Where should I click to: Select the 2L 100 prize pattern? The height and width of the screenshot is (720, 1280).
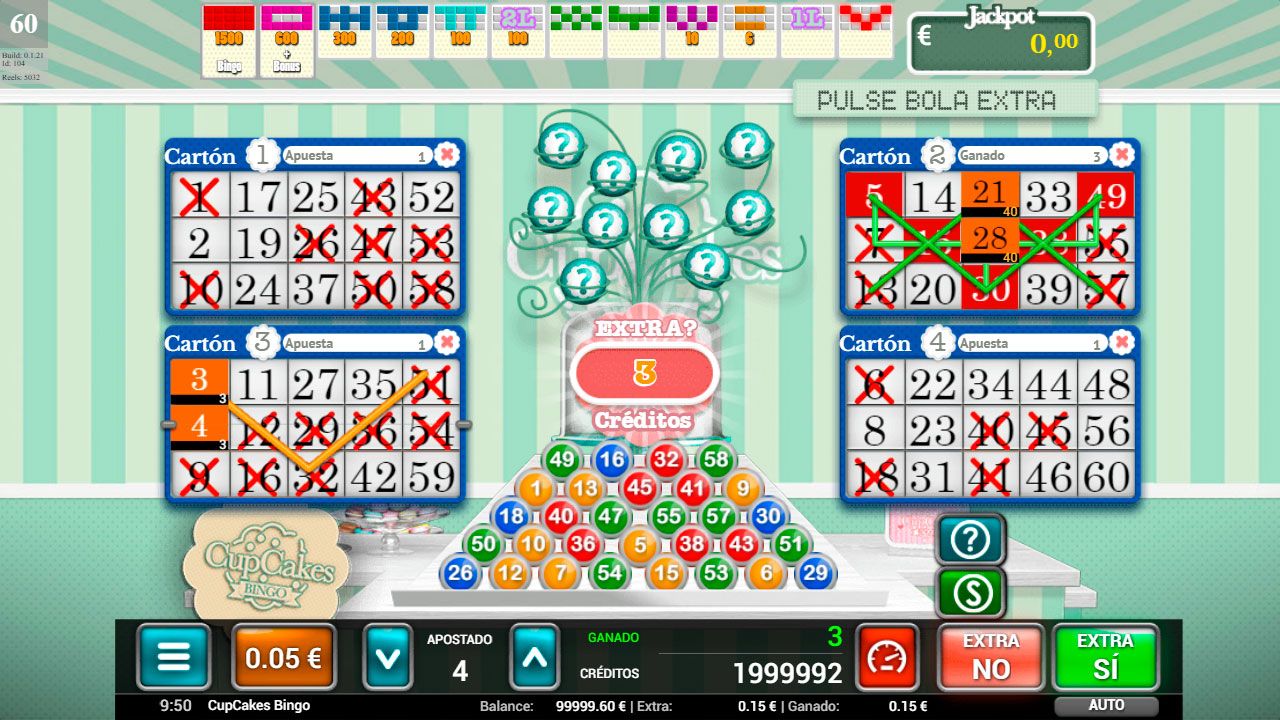518,30
